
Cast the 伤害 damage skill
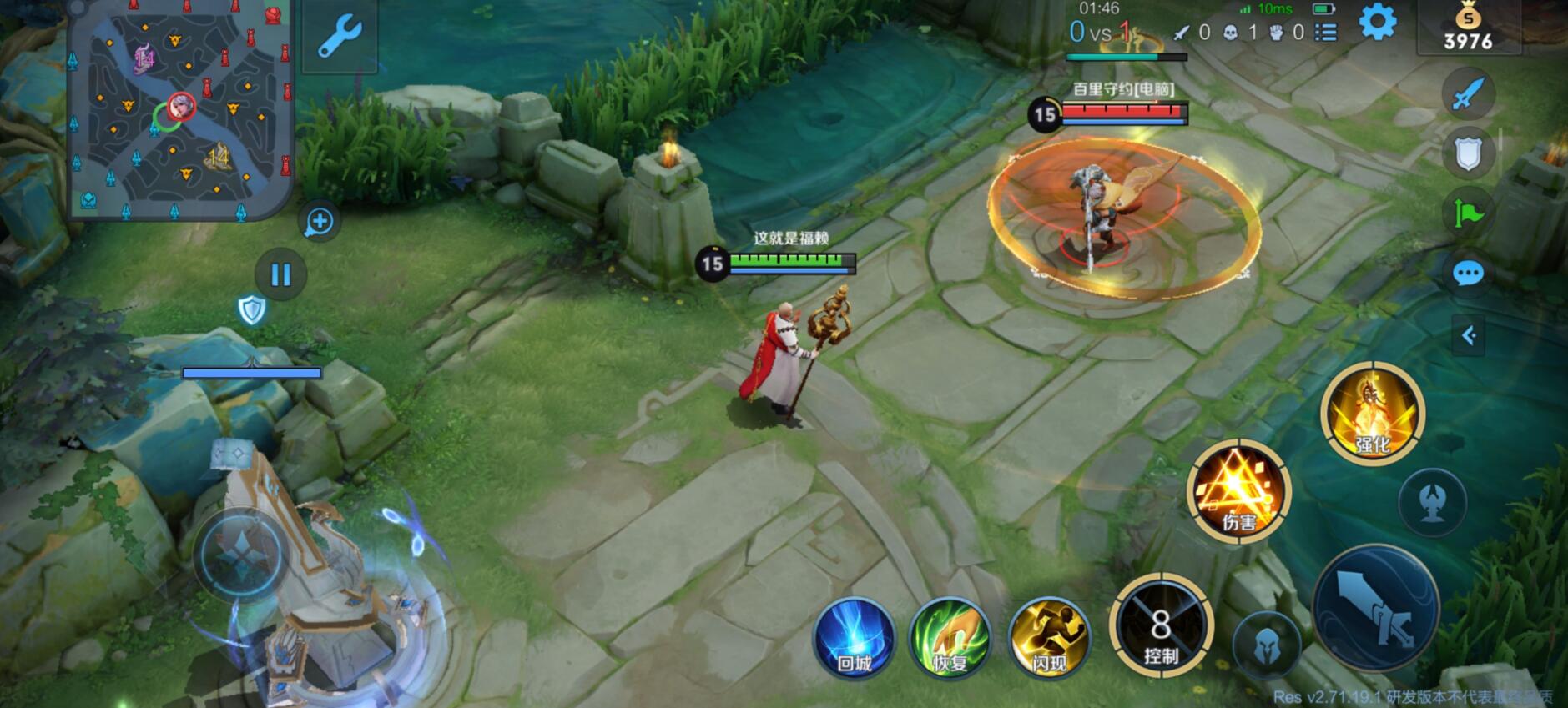tap(1239, 491)
